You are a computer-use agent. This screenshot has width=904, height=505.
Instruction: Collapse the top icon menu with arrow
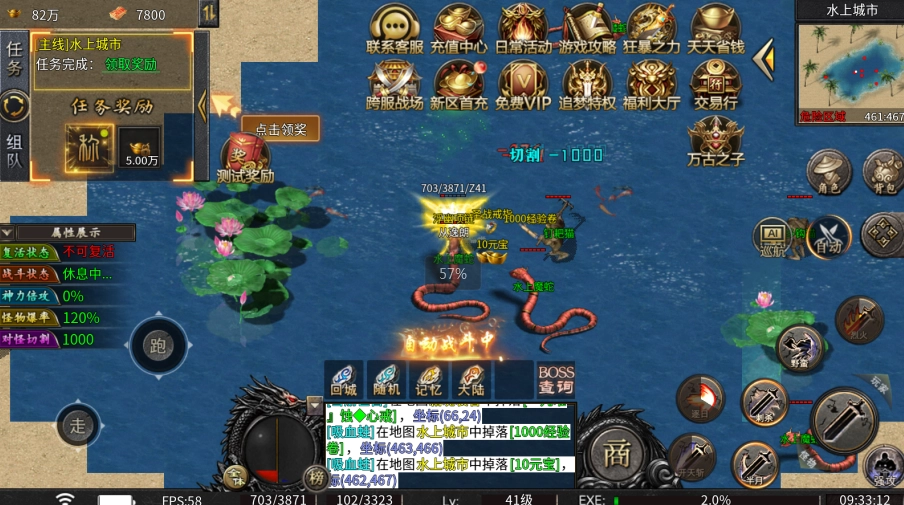click(764, 59)
